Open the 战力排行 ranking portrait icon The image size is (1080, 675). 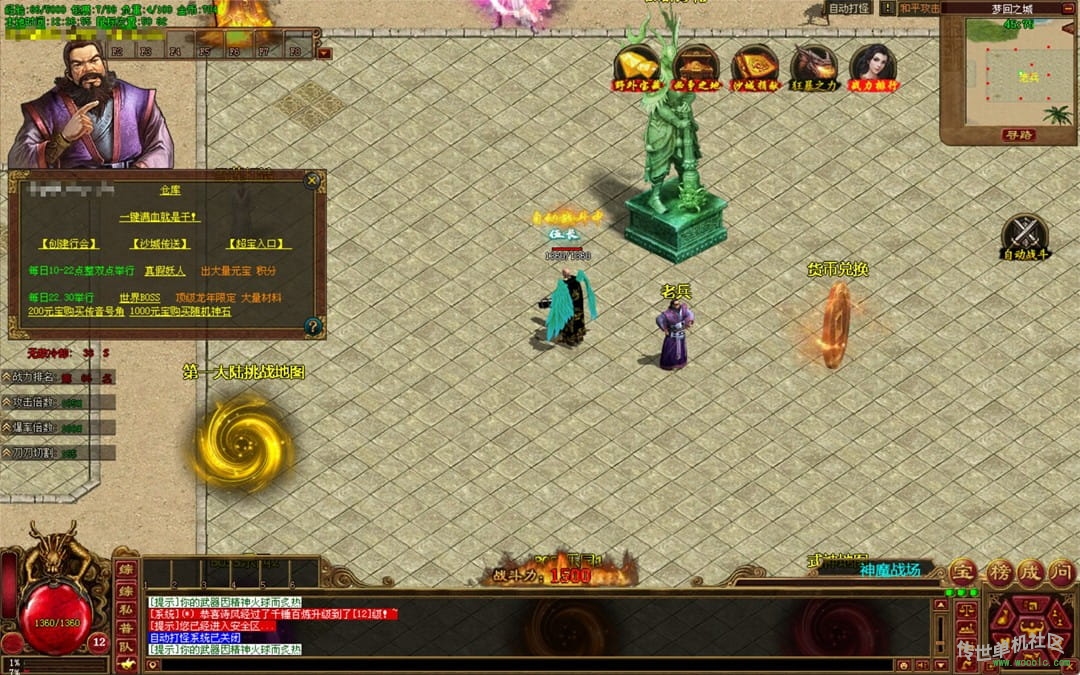[873, 66]
